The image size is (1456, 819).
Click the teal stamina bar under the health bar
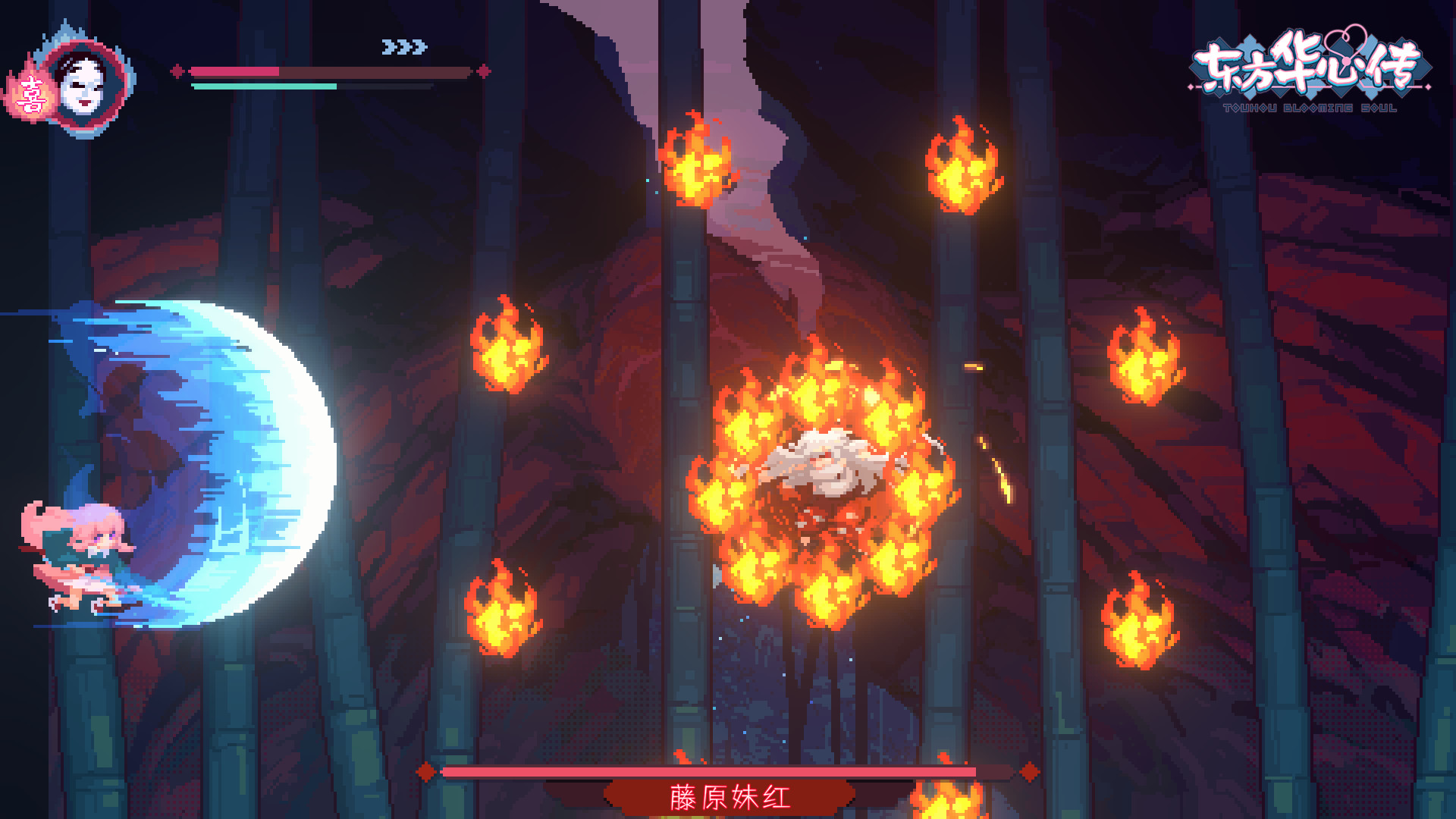click(265, 86)
